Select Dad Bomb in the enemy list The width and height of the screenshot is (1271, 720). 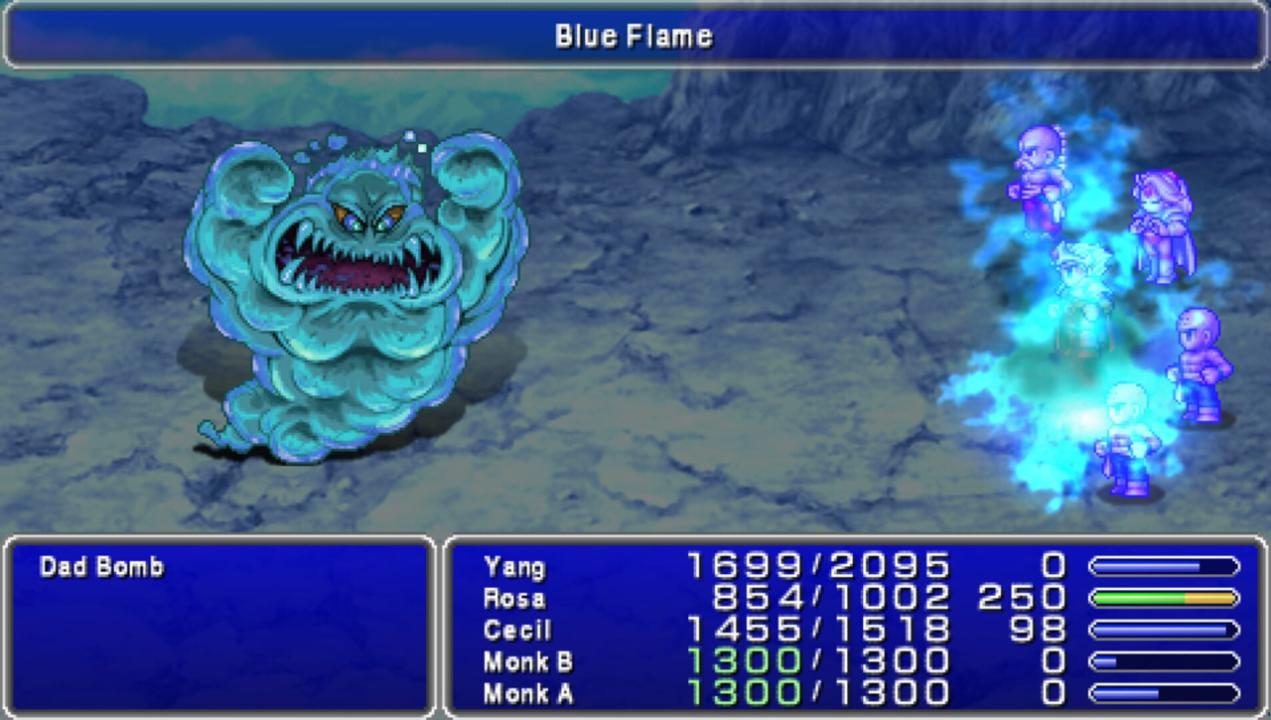point(101,567)
